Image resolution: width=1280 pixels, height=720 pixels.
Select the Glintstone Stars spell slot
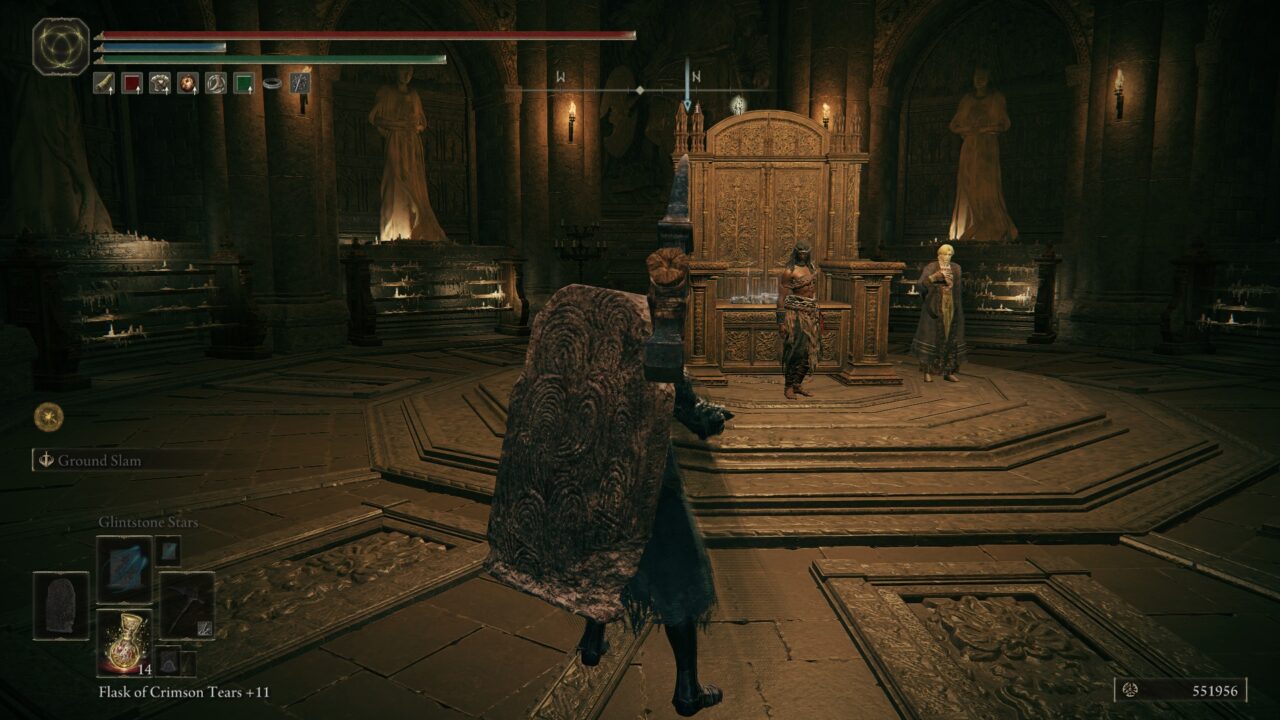point(125,569)
